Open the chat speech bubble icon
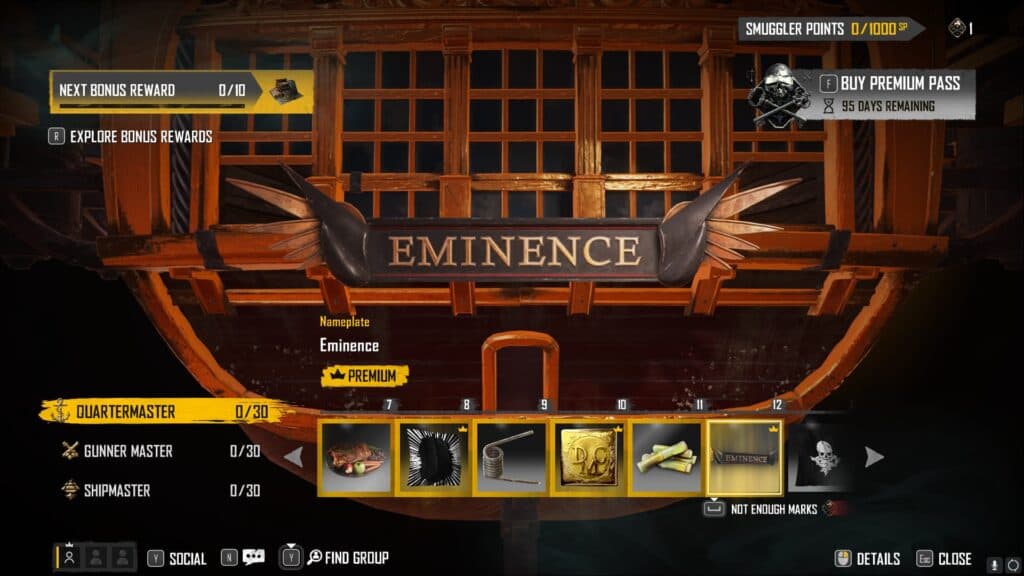 (x=252, y=558)
